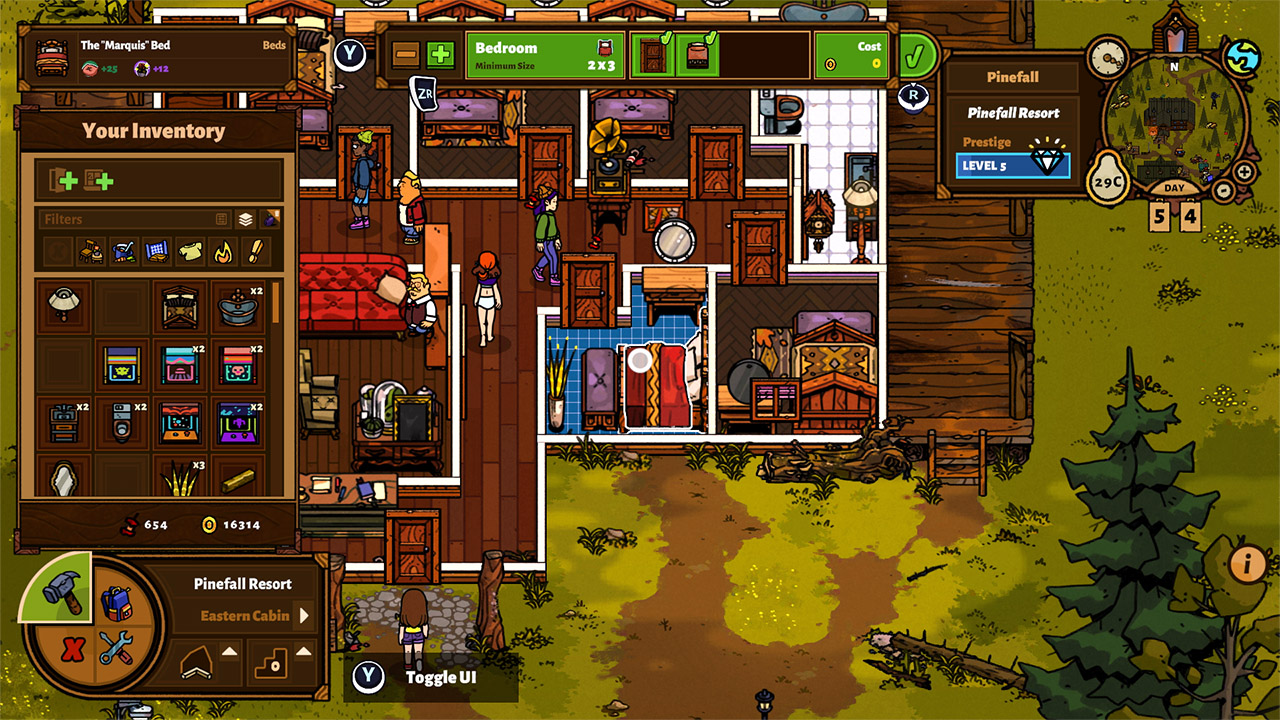Select the Beds category label
Screen dimensions: 1280x720
[x=275, y=45]
